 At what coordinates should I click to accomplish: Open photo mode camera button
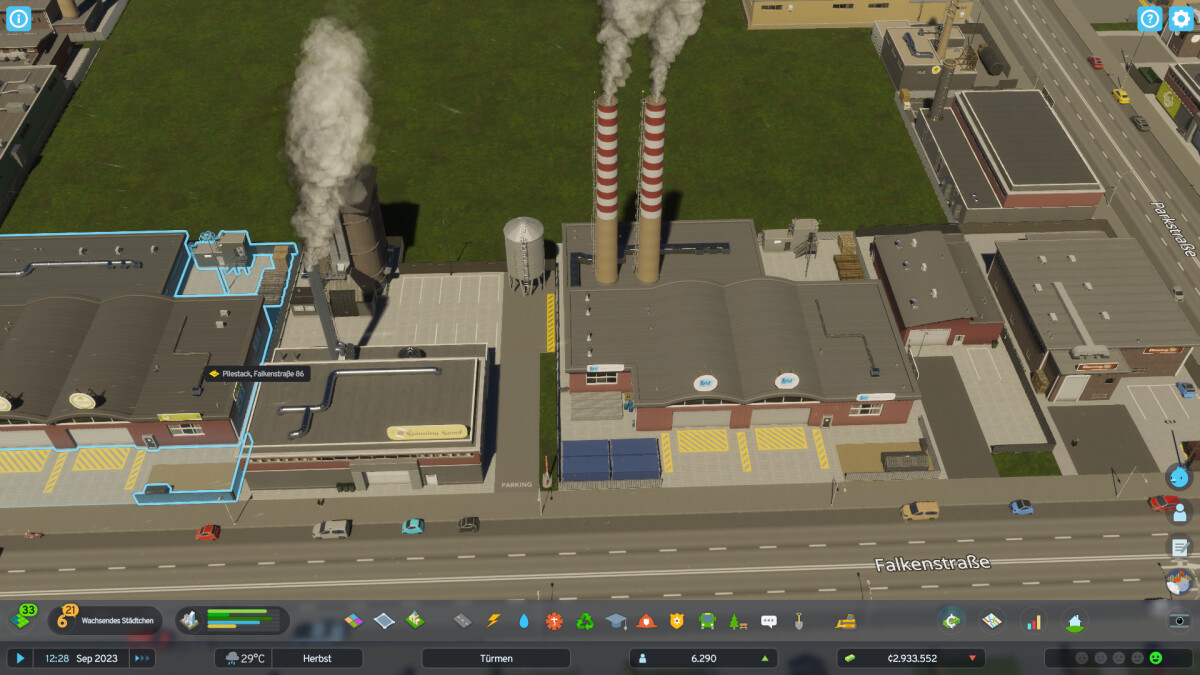tap(1180, 620)
